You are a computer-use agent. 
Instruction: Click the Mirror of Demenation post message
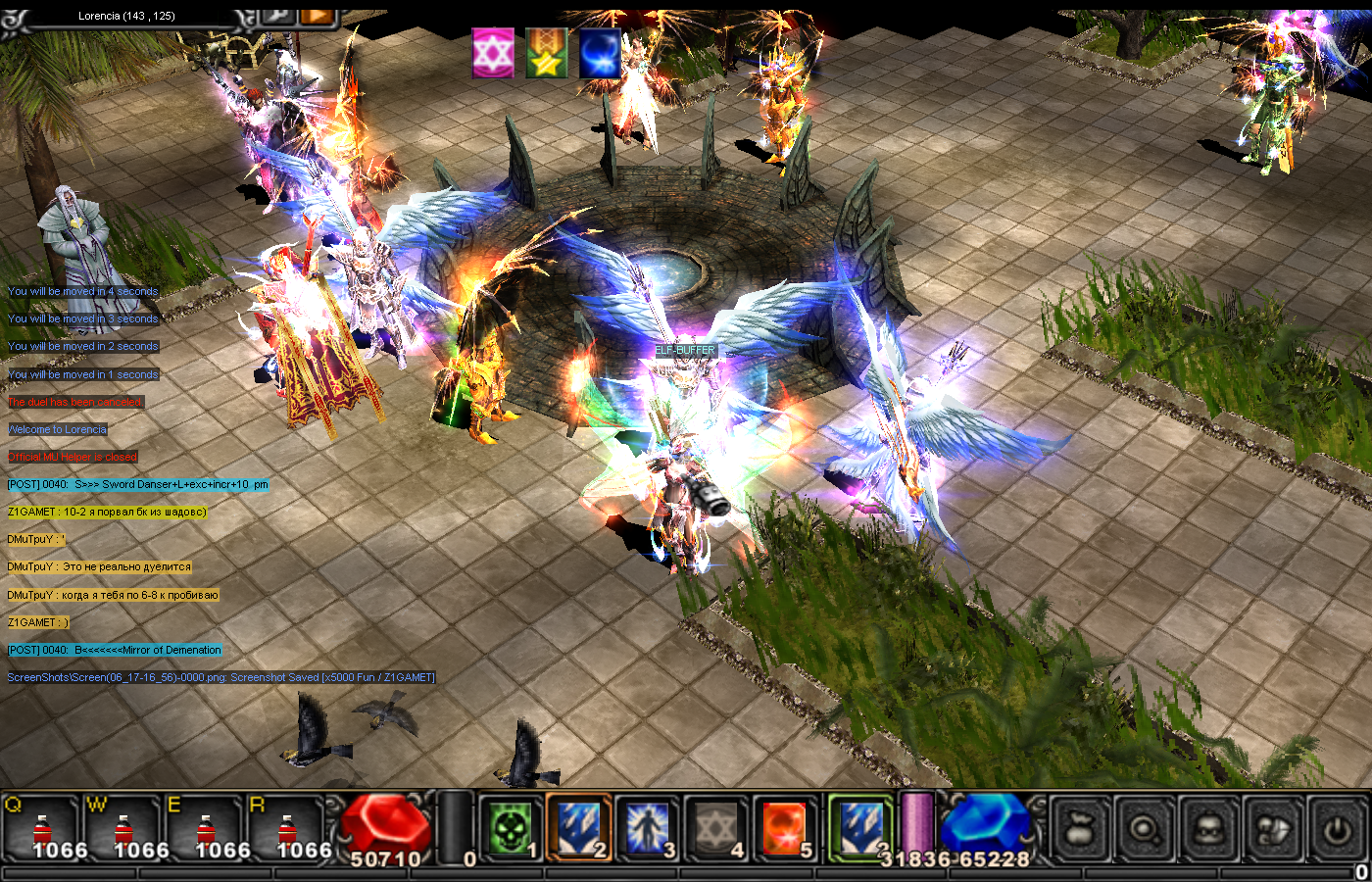point(115,650)
